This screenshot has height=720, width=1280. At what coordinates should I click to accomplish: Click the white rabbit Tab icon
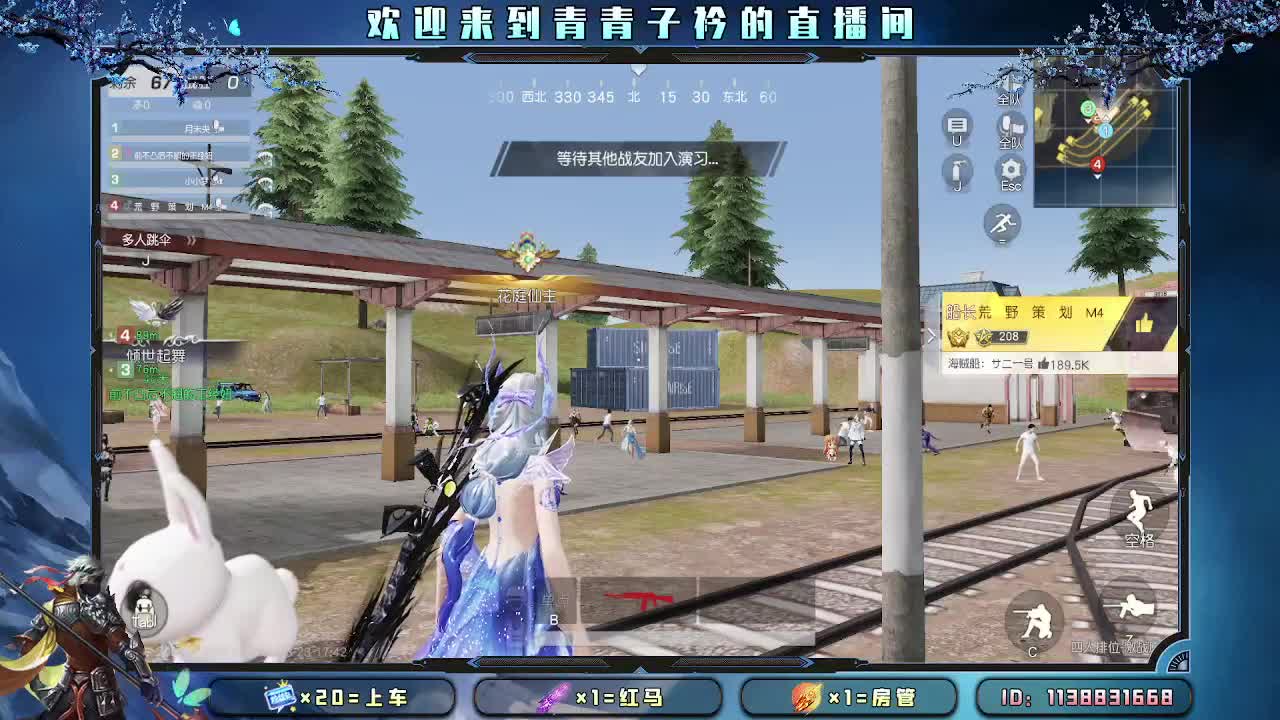[x=142, y=605]
